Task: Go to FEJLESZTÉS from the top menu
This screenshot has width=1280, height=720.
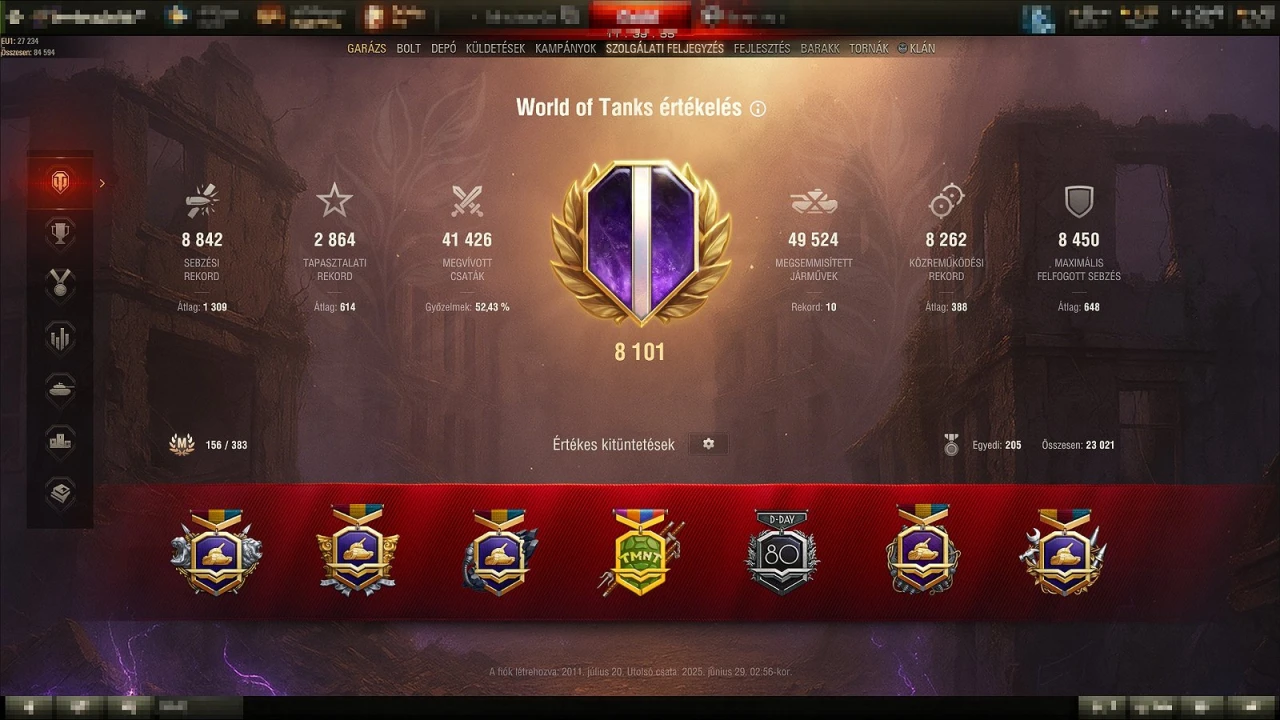Action: coord(764,47)
